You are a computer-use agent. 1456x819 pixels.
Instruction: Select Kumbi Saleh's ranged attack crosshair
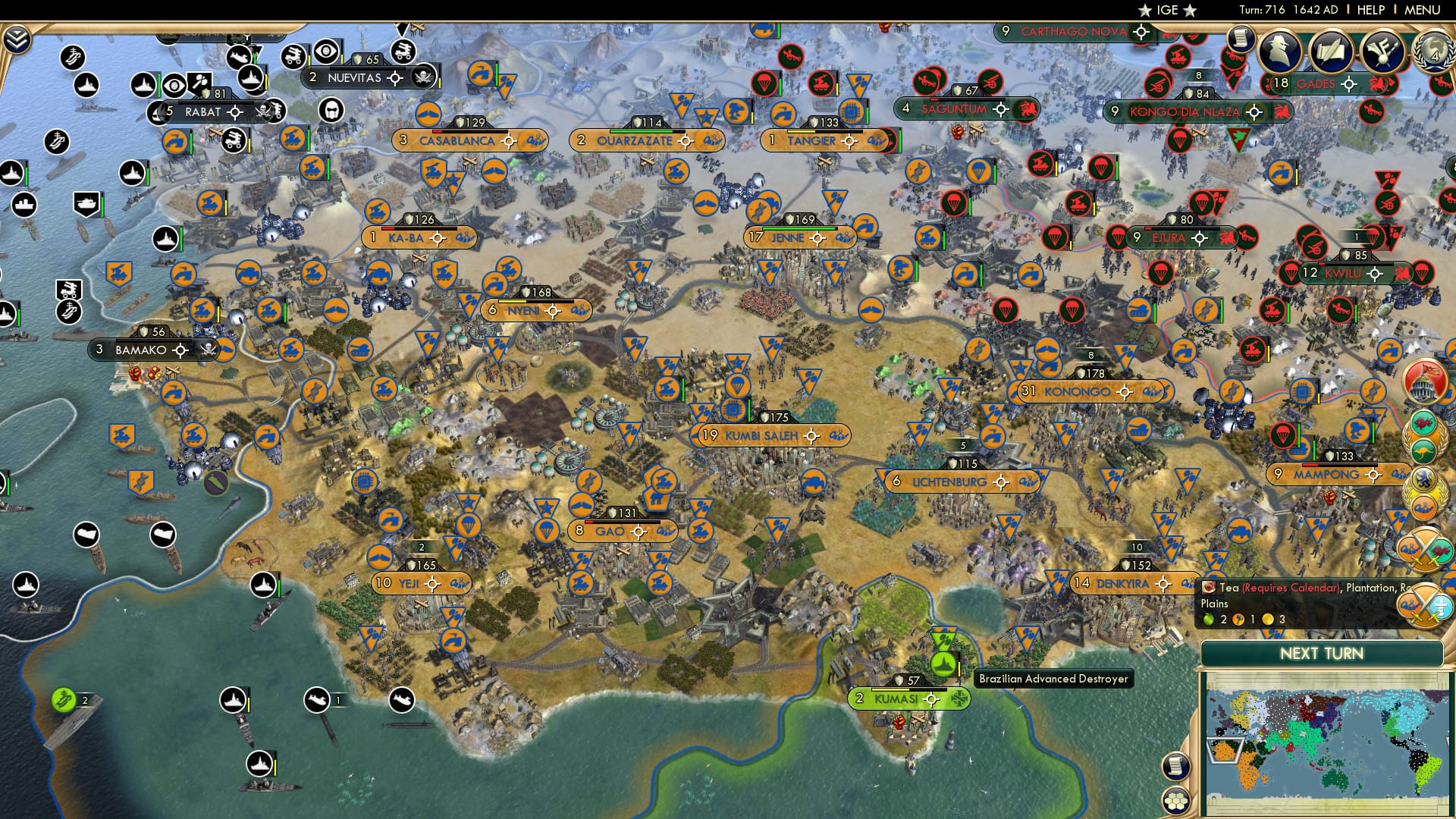point(811,436)
